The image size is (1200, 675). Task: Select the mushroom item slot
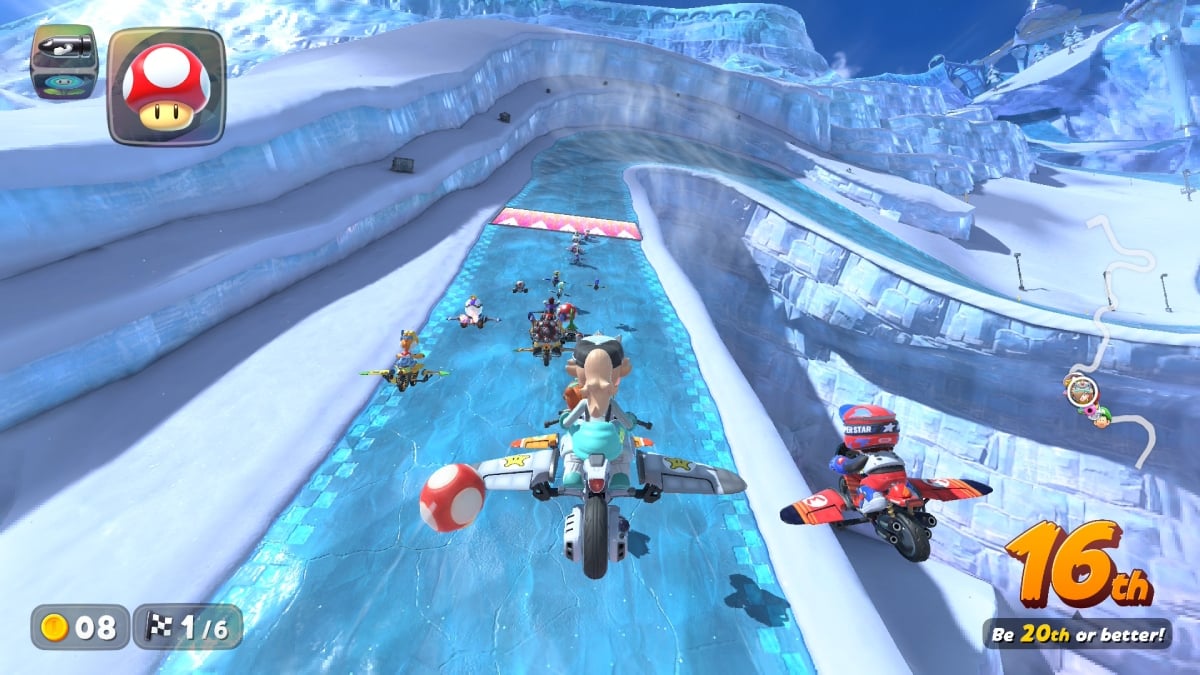tap(166, 86)
